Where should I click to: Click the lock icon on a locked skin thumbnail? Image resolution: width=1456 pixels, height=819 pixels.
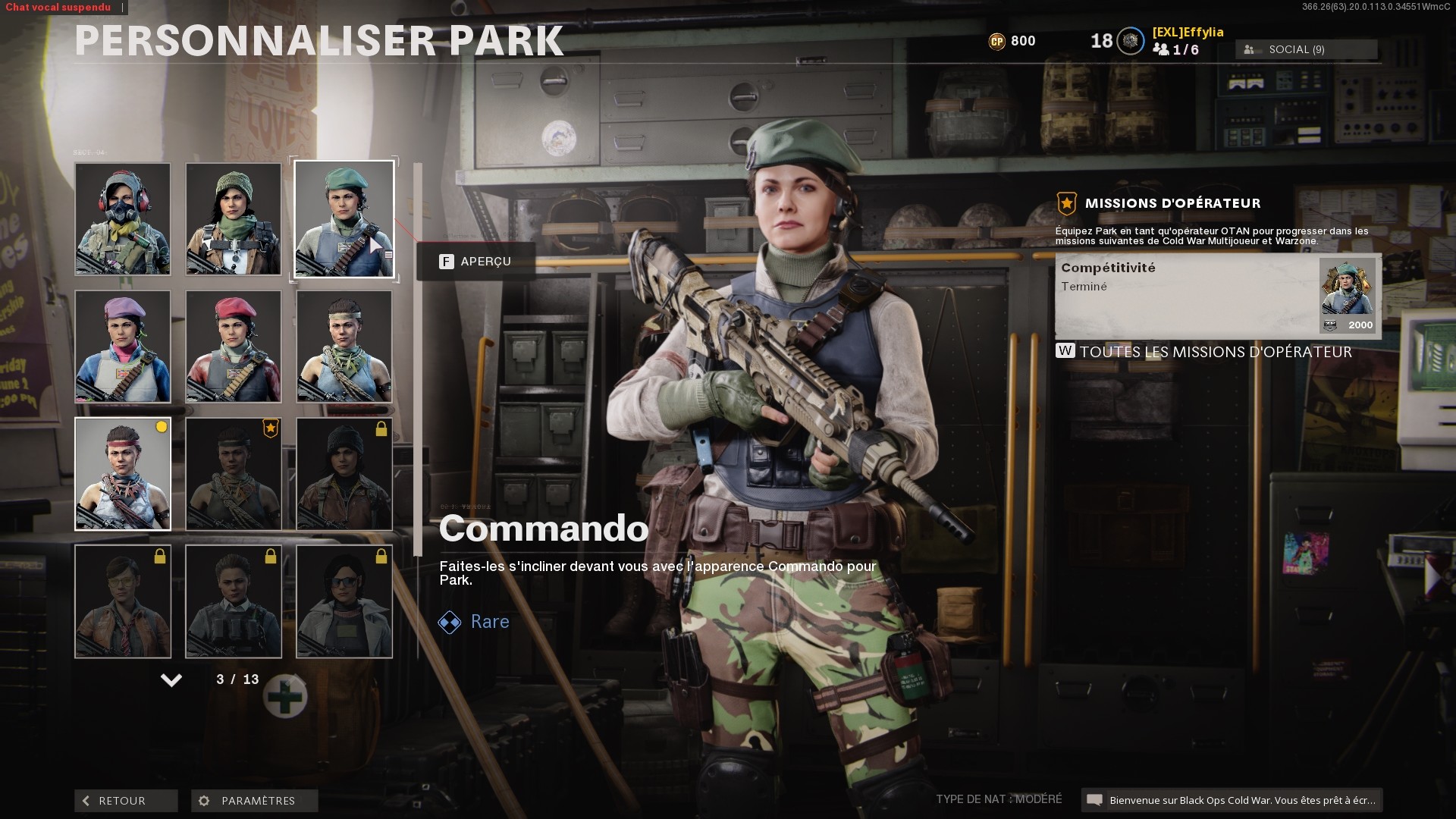(x=380, y=430)
